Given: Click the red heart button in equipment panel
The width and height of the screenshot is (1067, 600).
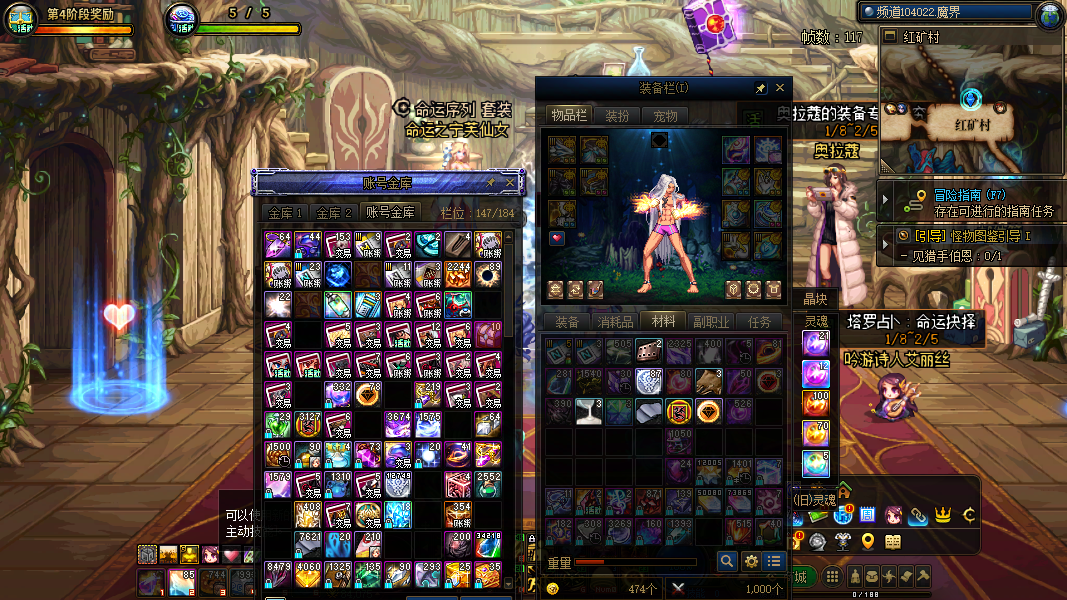Looking at the screenshot, I should point(557,238).
